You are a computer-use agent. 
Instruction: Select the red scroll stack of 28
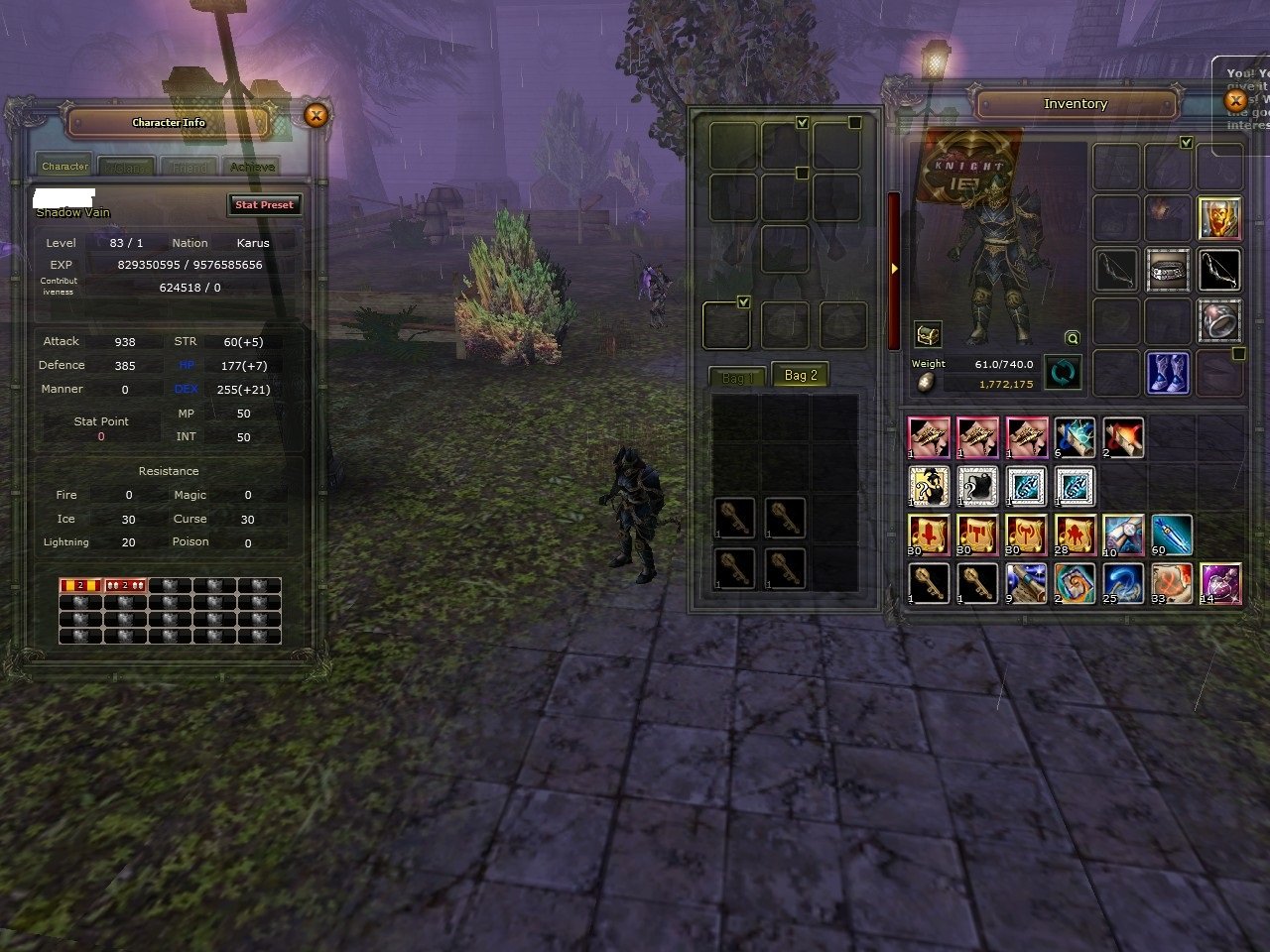[1075, 535]
